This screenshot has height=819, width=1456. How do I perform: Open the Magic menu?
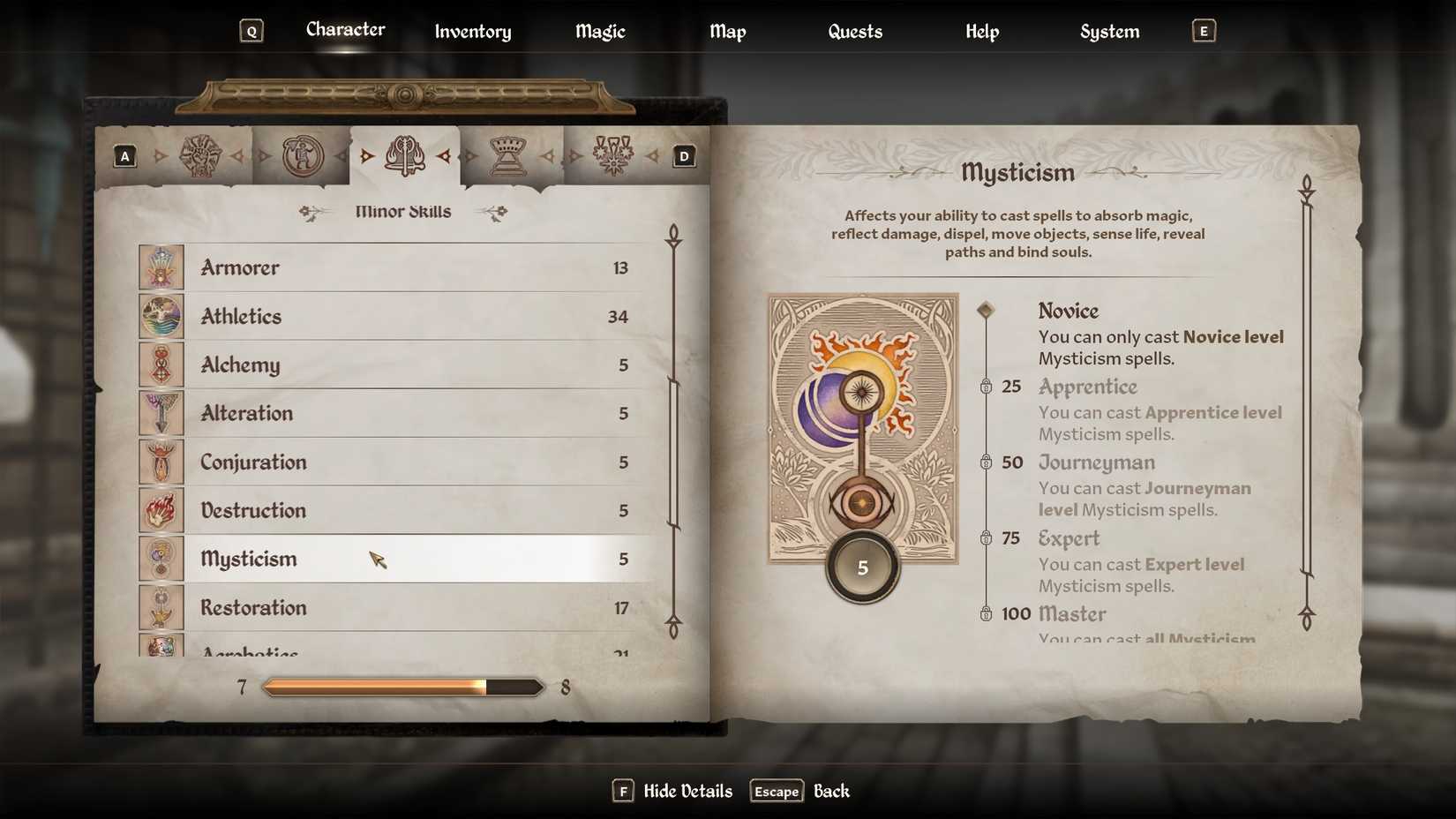click(599, 31)
